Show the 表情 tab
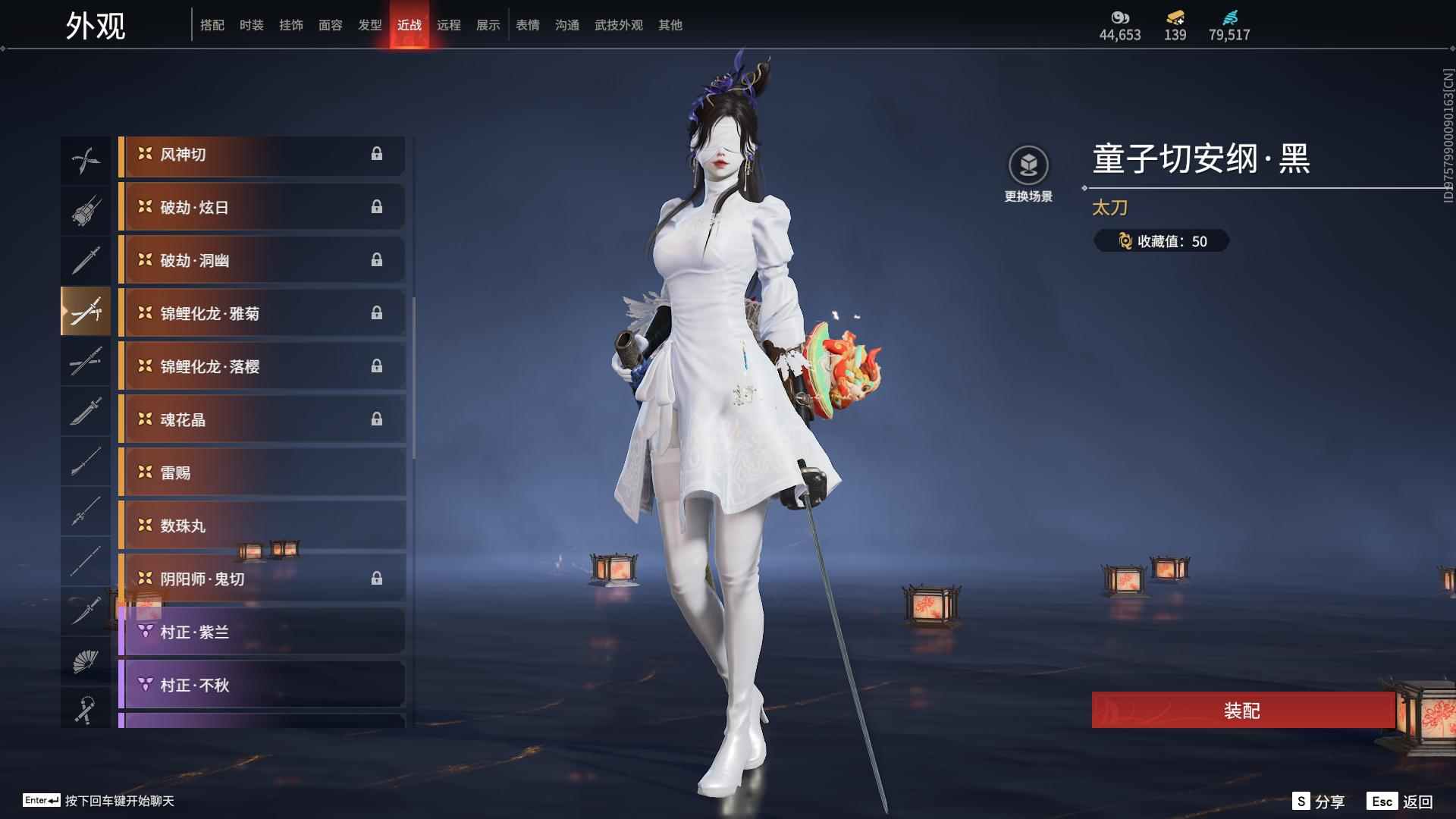The image size is (1456, 819). (x=527, y=25)
